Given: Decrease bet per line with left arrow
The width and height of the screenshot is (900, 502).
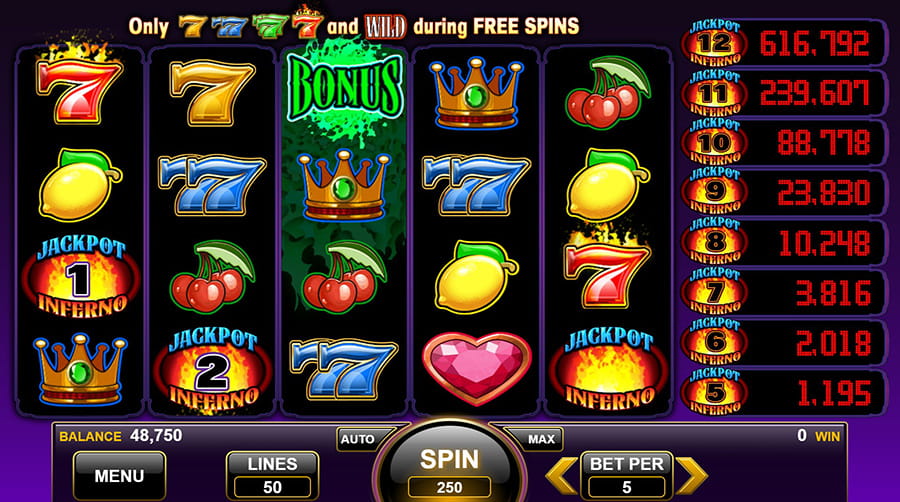Looking at the screenshot, I should tap(565, 475).
